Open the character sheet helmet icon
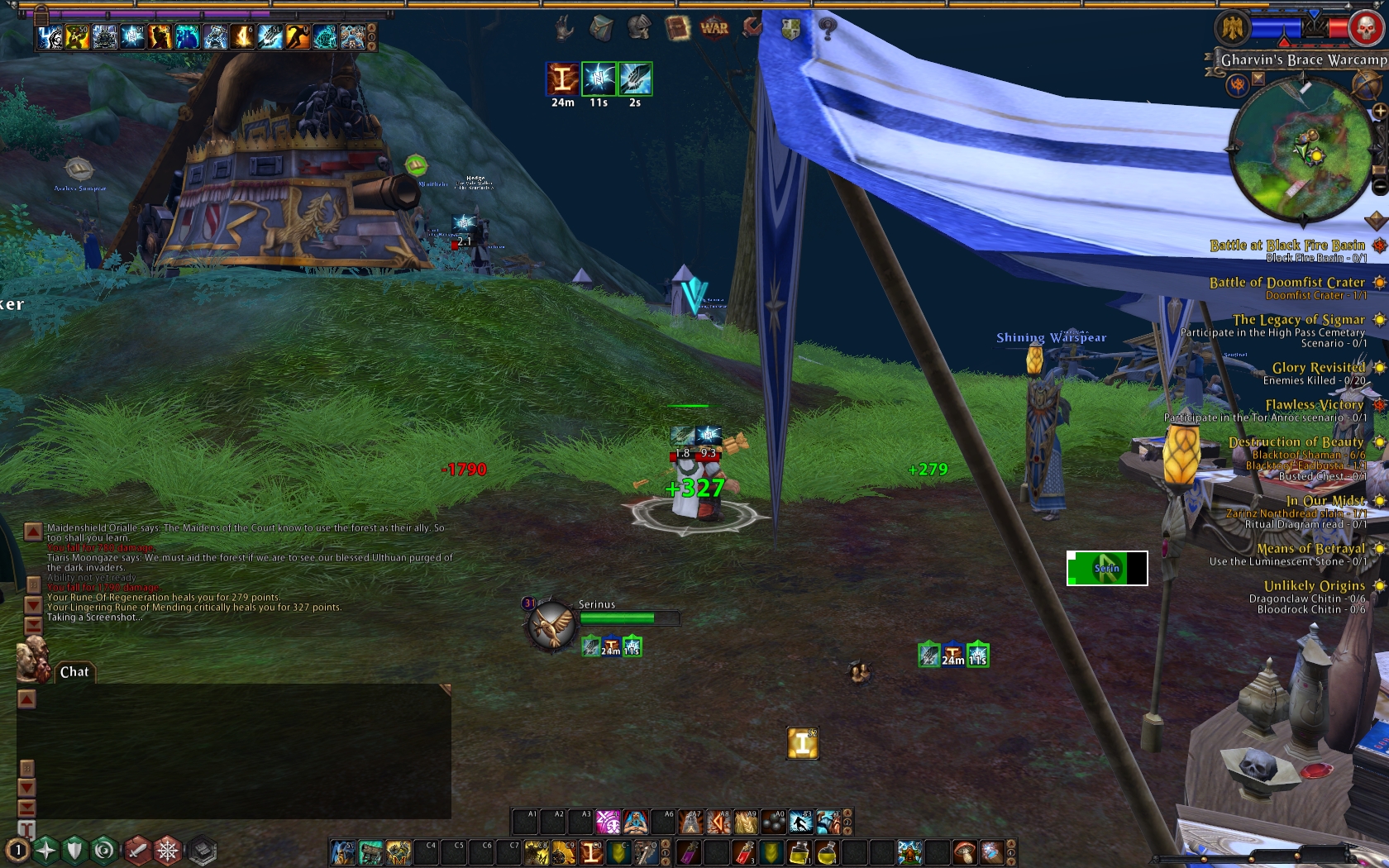 coord(639,29)
